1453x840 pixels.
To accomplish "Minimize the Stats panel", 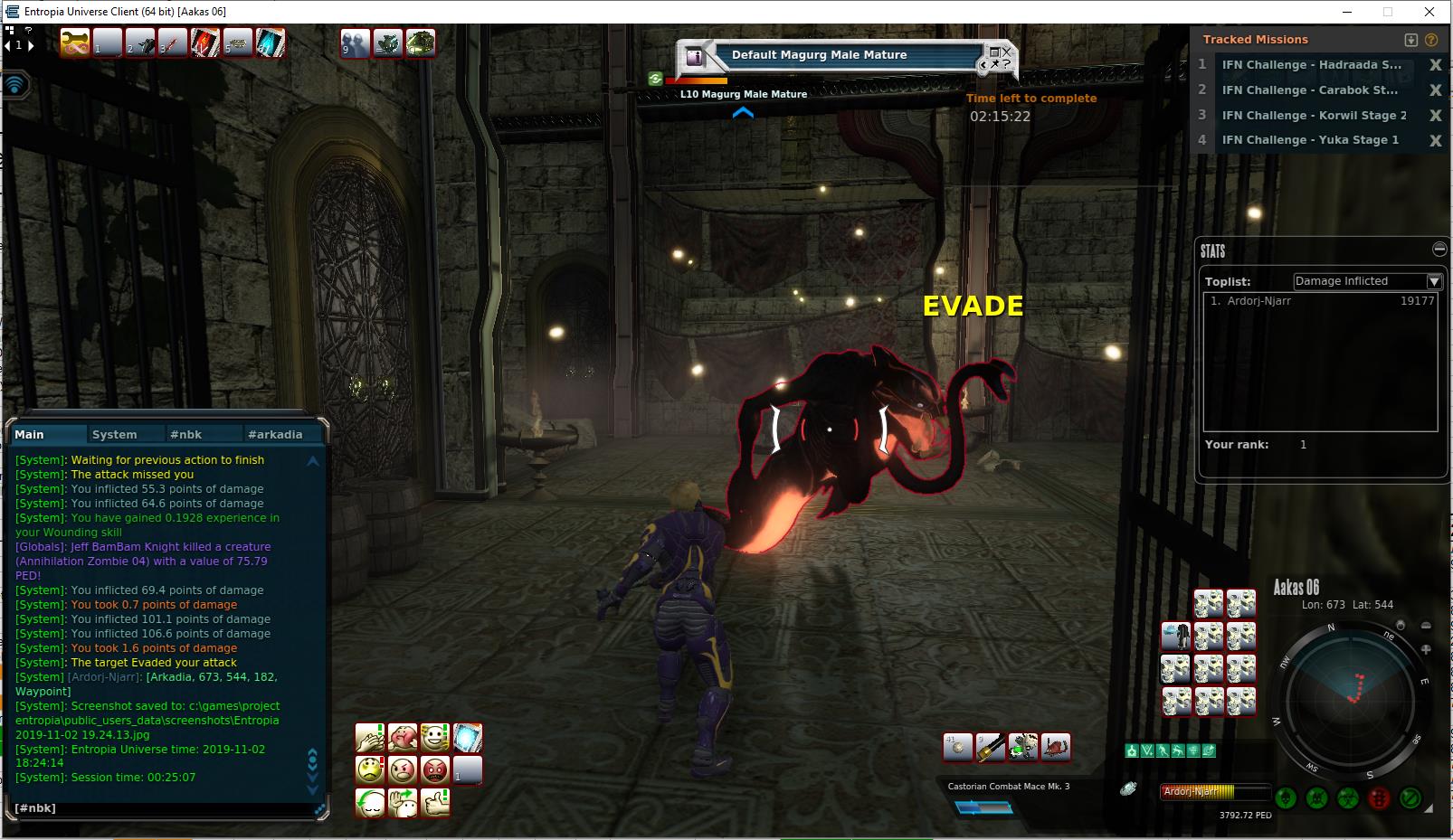I will 1439,249.
